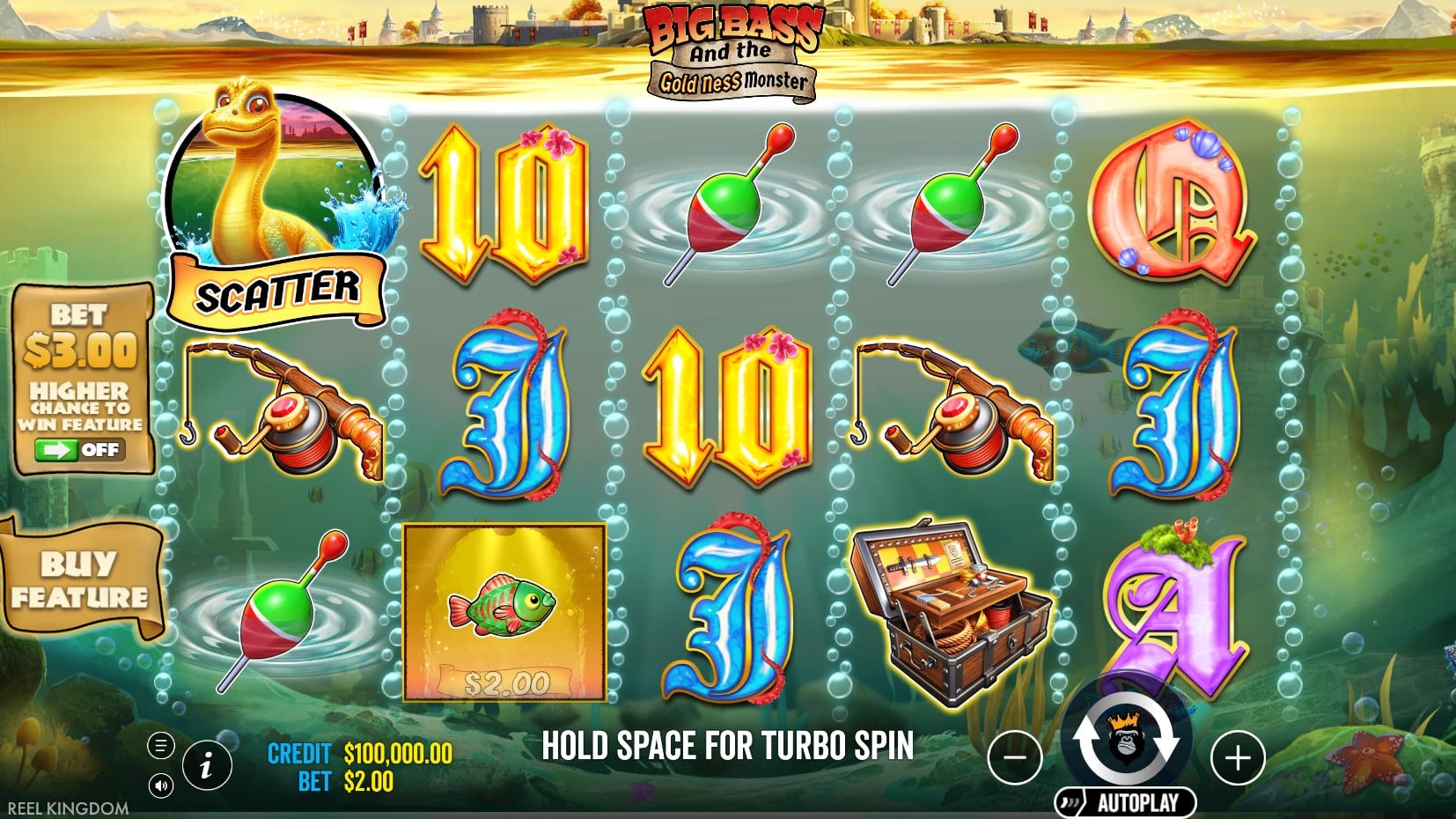
Task: Increase the bet with the plus button
Action: tap(1238, 757)
